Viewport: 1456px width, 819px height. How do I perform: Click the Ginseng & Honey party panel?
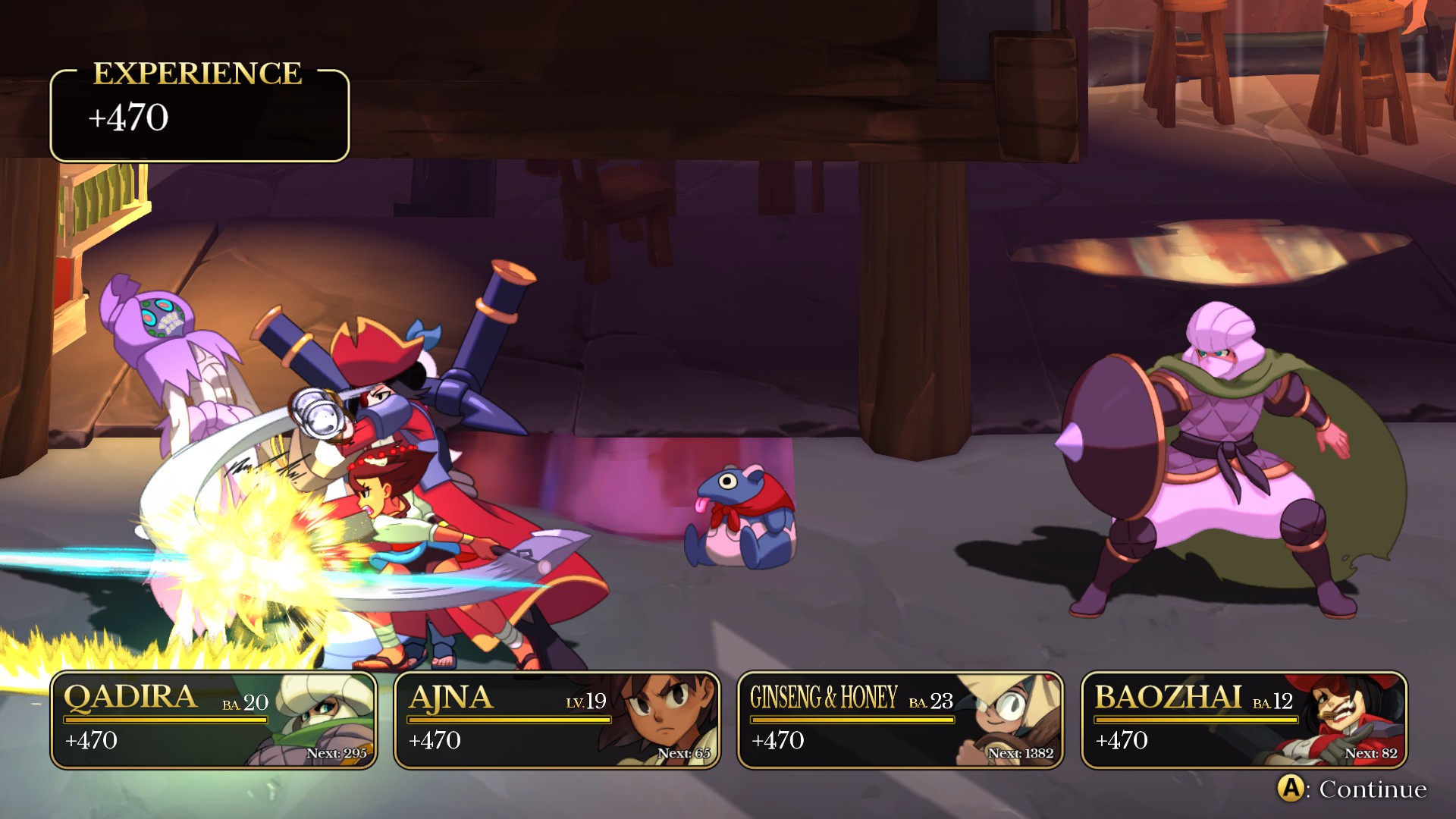900,720
